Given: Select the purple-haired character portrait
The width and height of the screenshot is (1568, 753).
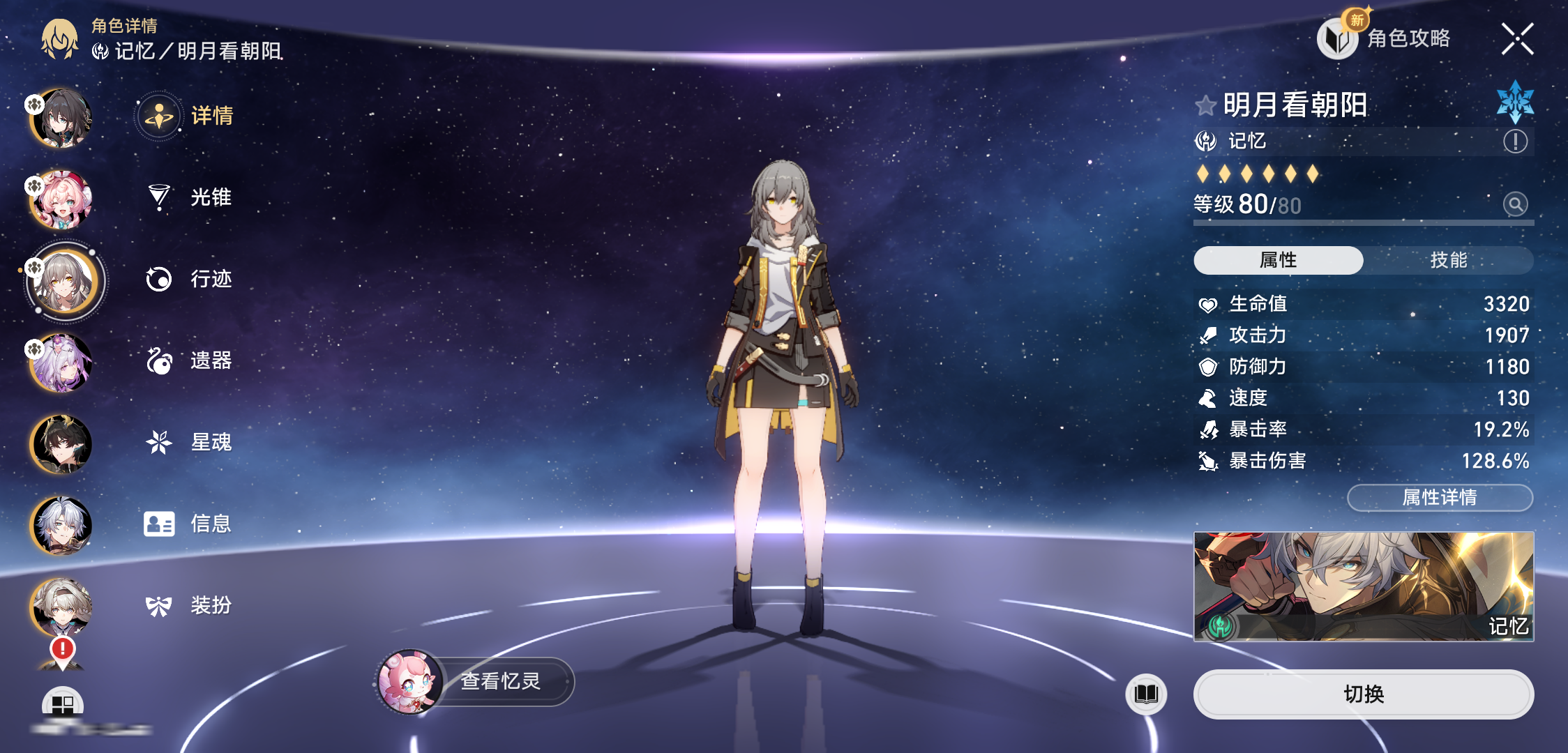Looking at the screenshot, I should click(x=61, y=363).
